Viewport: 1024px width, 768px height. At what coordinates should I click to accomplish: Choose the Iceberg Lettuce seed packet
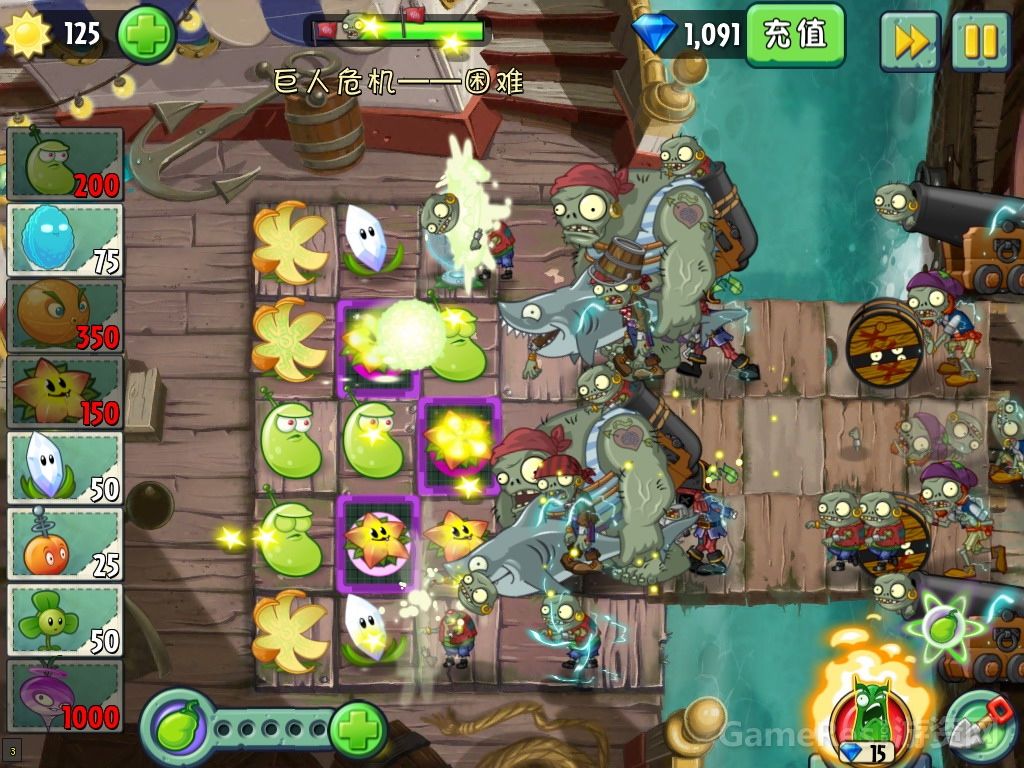click(x=65, y=240)
